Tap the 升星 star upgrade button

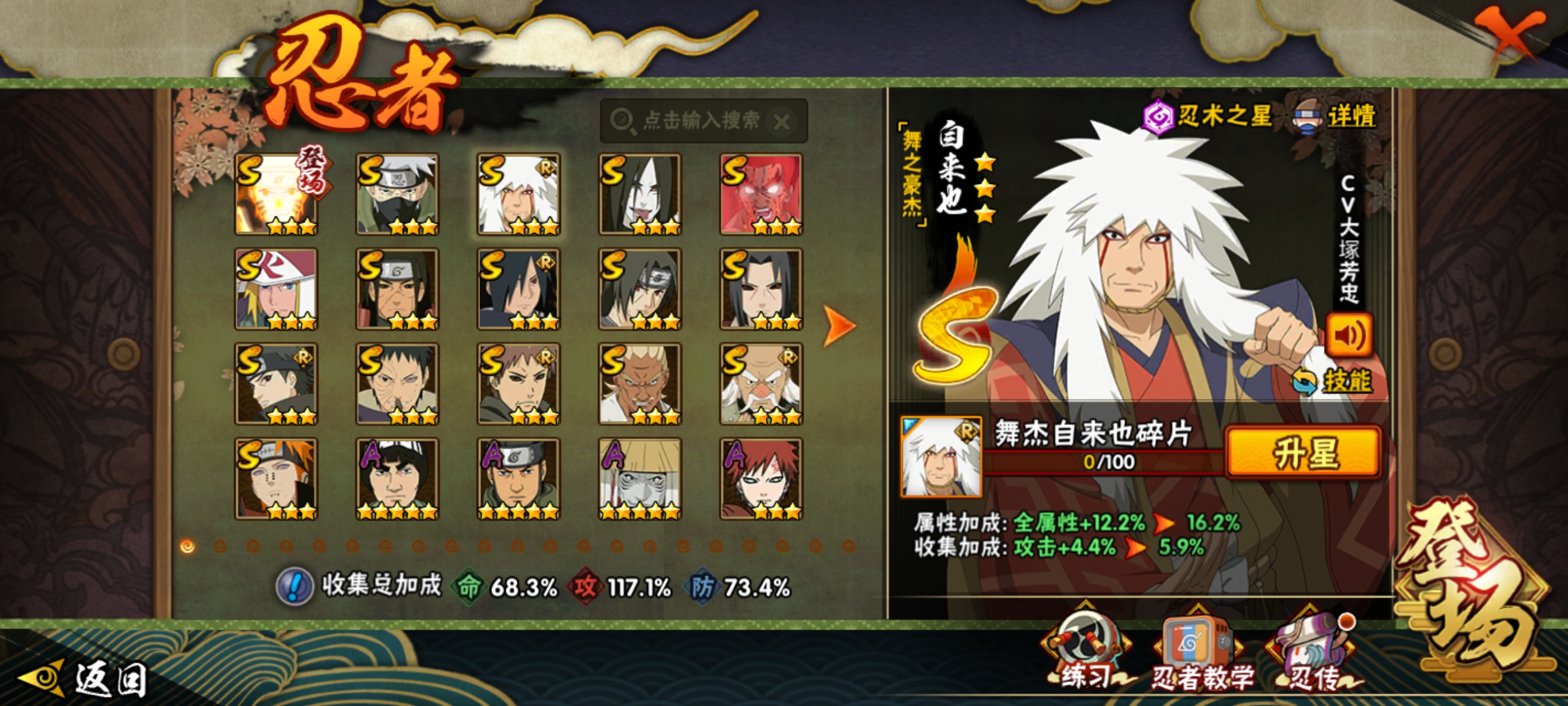tap(1304, 452)
